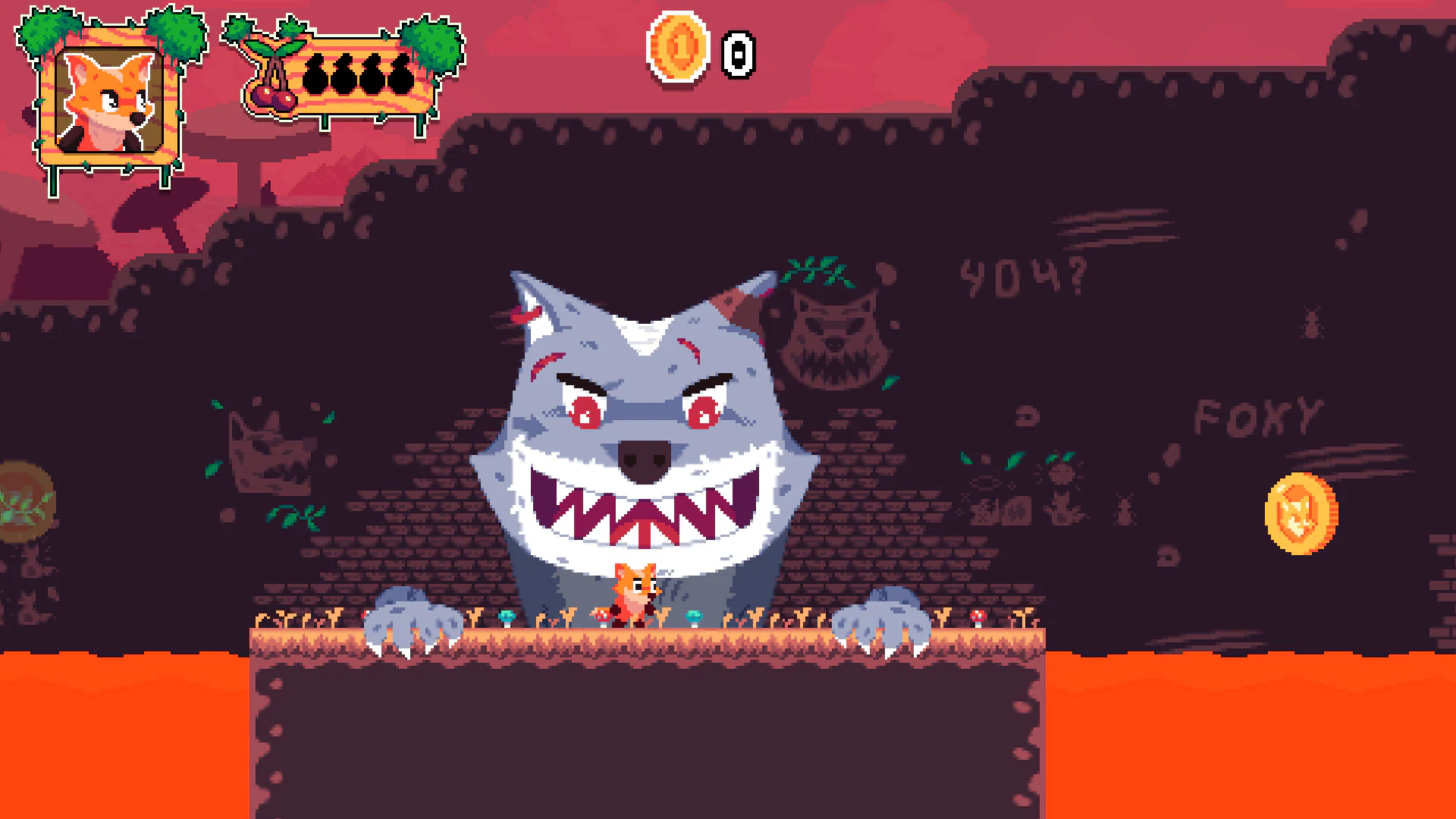
Task: Click the teal mushroom beside the fox character
Action: point(694,616)
